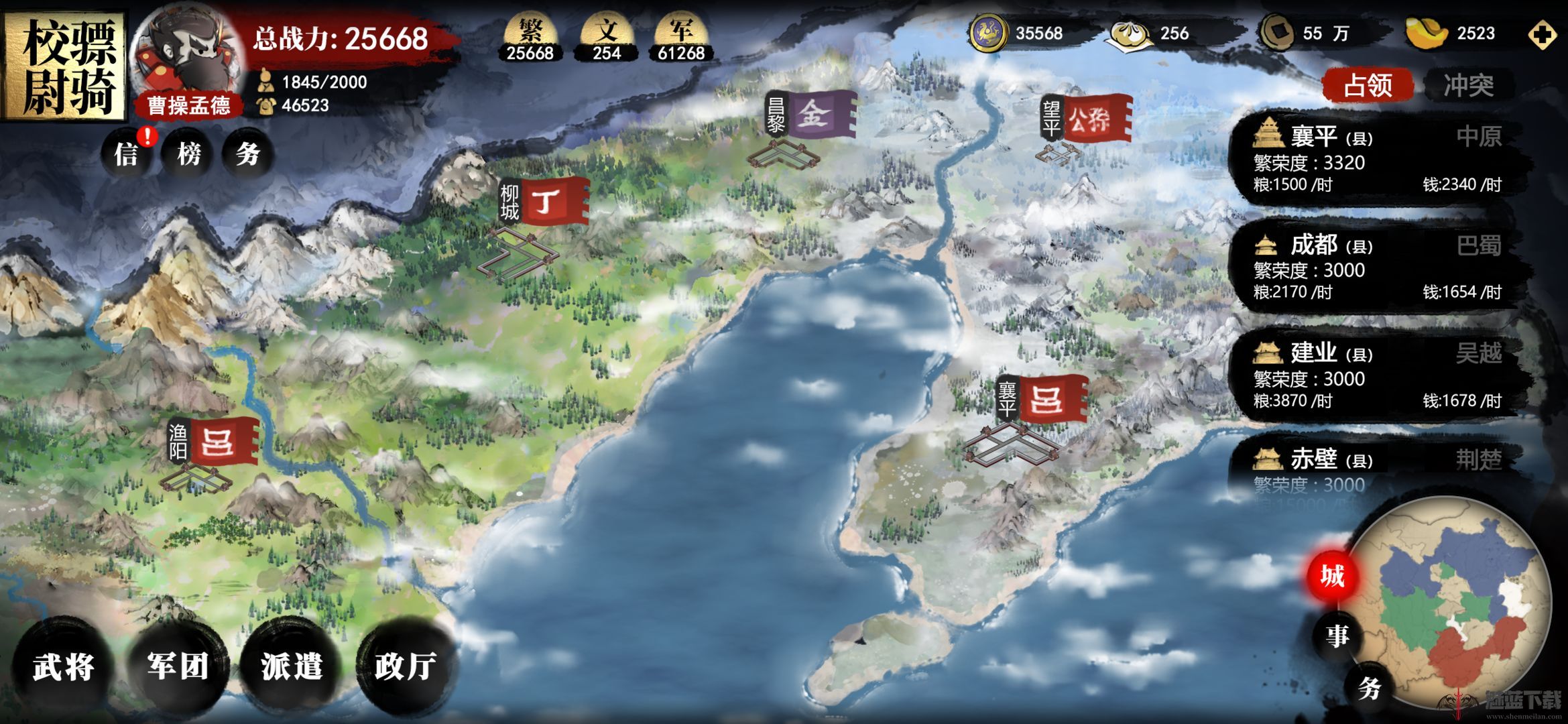Select the 建业 county list entry
This screenshot has width=1568, height=724.
1374,376
